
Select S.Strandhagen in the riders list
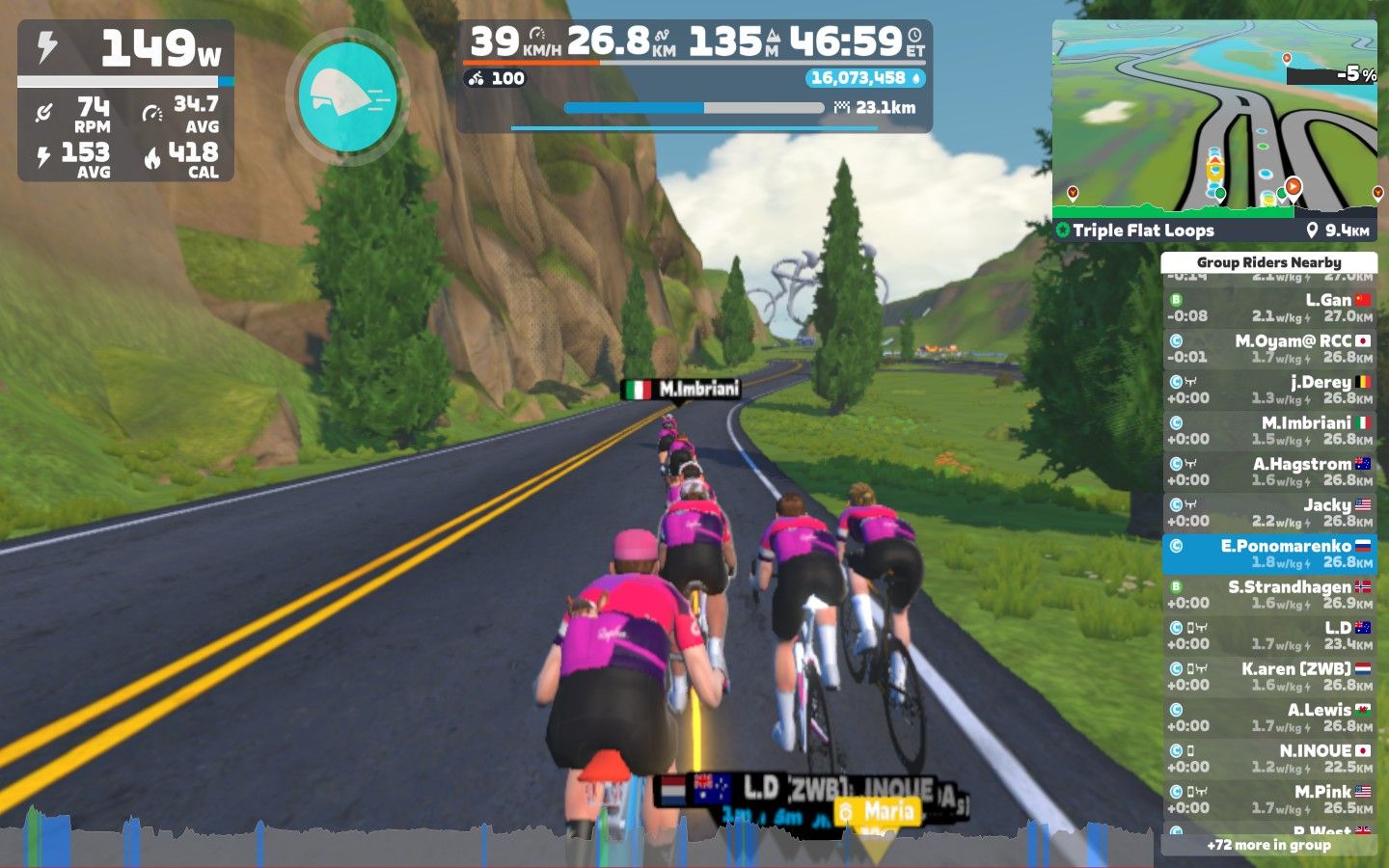[x=1268, y=594]
